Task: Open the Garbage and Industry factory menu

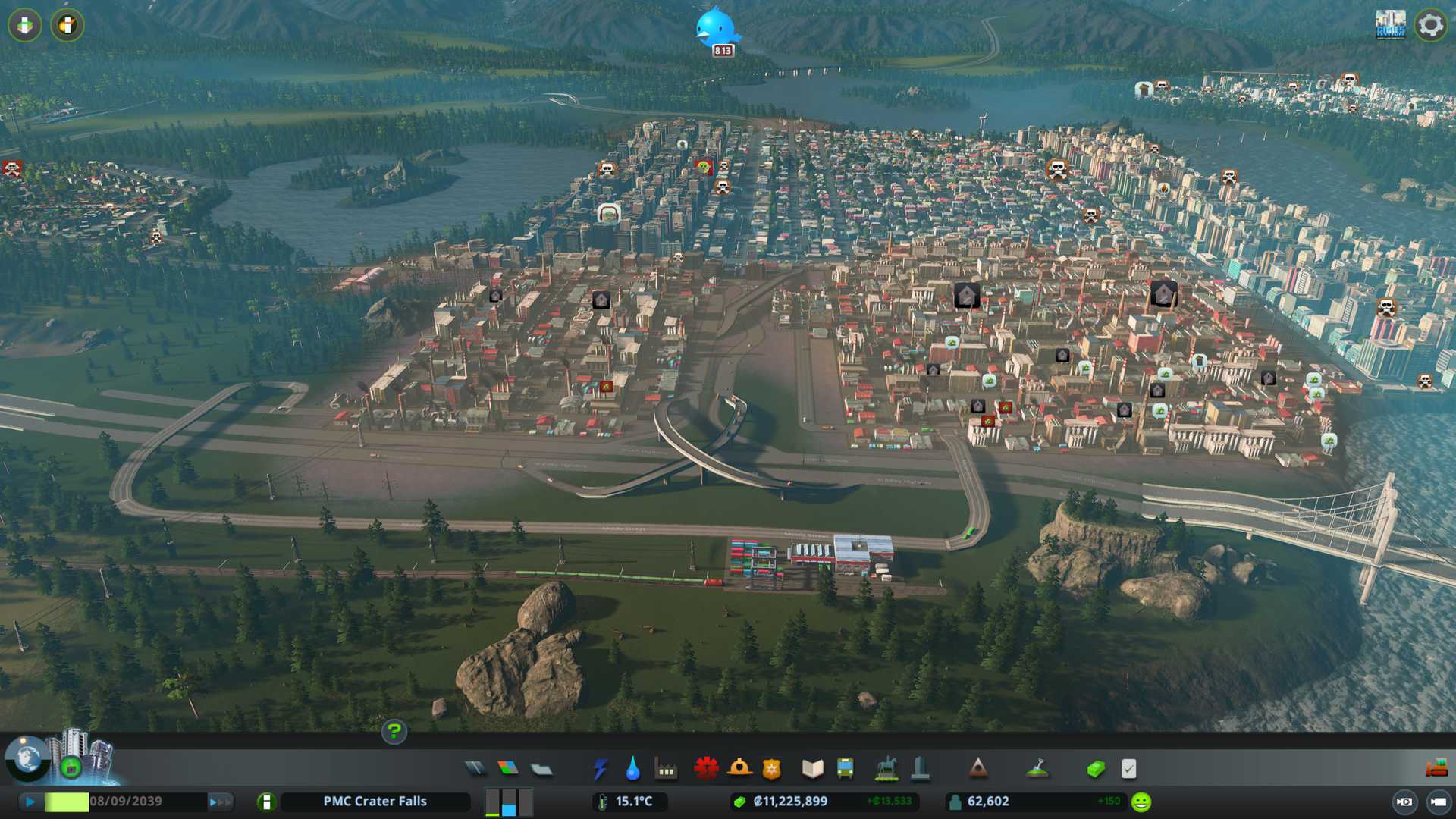Action: (666, 769)
